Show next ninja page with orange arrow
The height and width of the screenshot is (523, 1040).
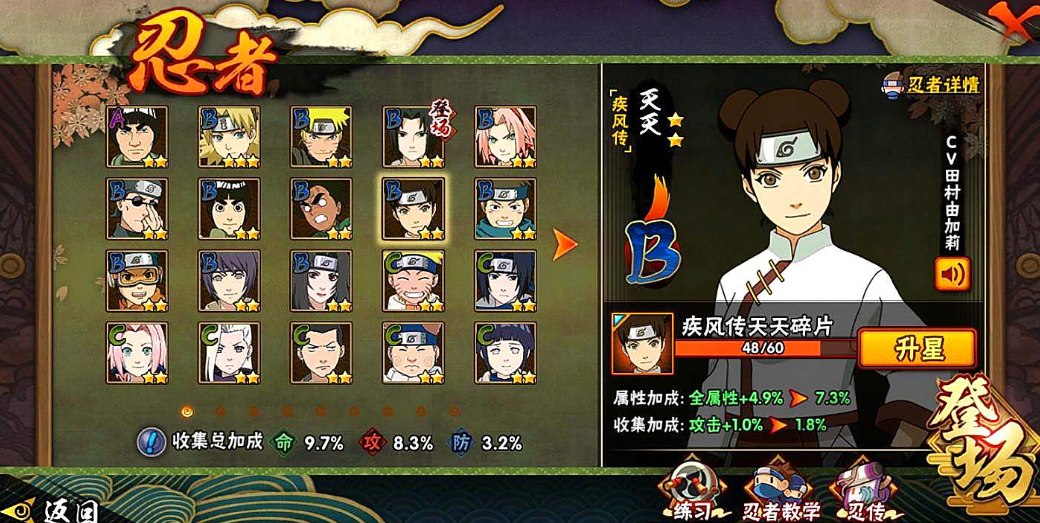565,243
